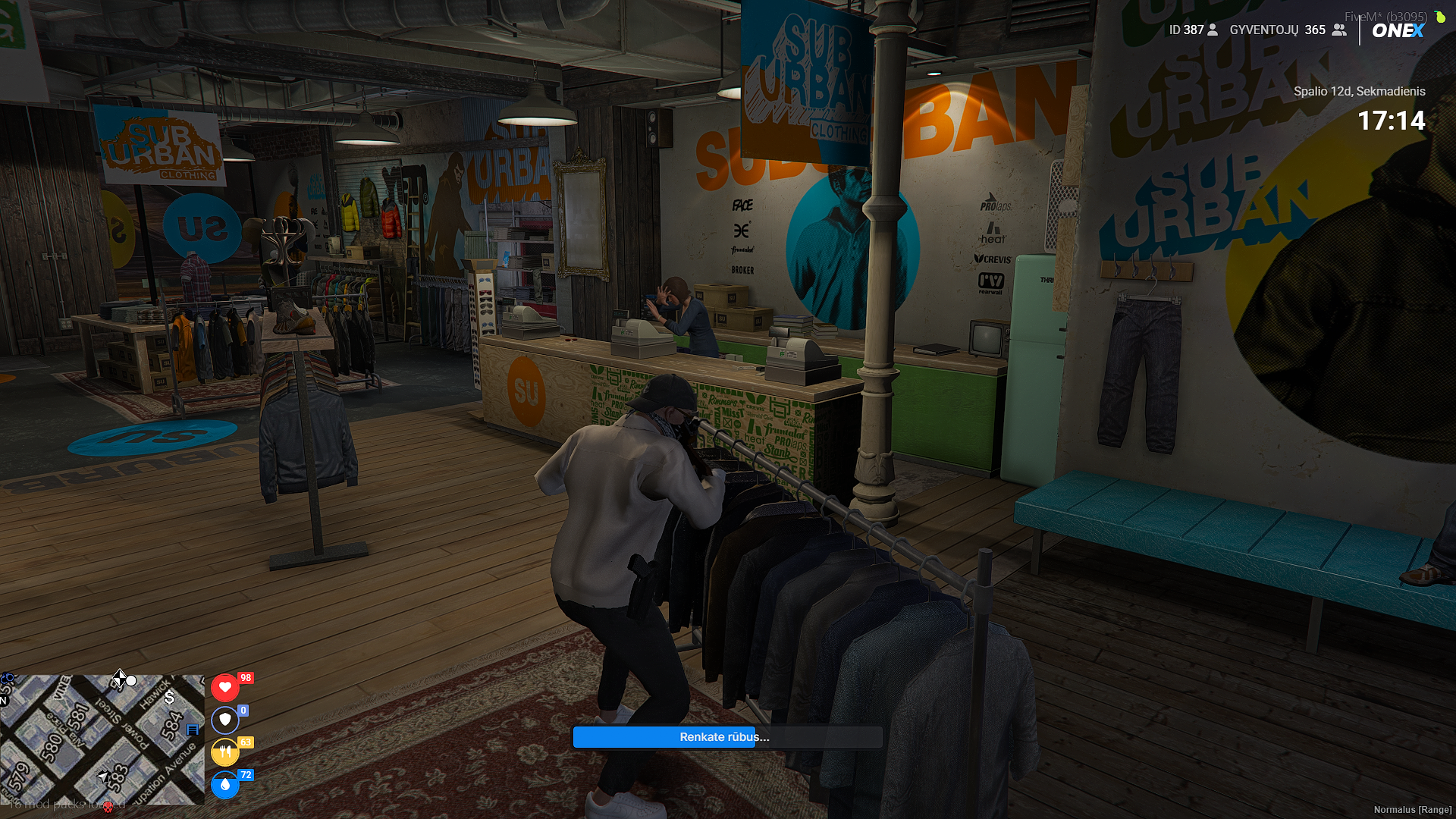
Task: Select the red heart health icon
Action: tap(224, 687)
